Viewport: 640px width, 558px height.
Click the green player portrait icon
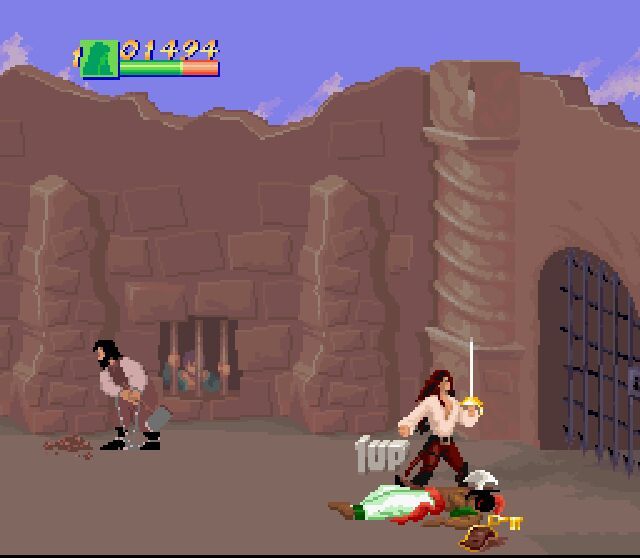point(99,59)
